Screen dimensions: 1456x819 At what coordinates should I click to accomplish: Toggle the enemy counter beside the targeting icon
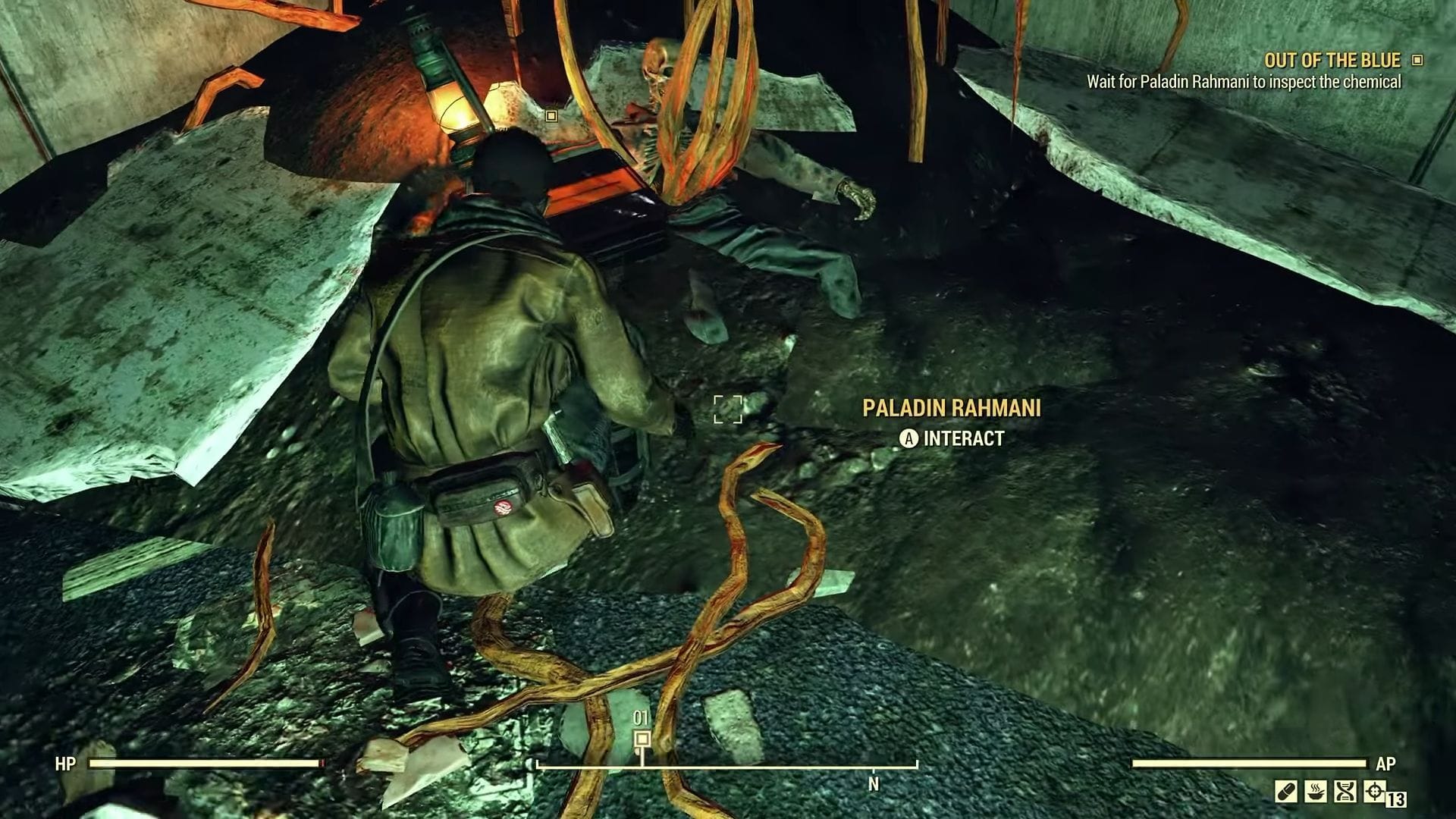click(x=1397, y=798)
